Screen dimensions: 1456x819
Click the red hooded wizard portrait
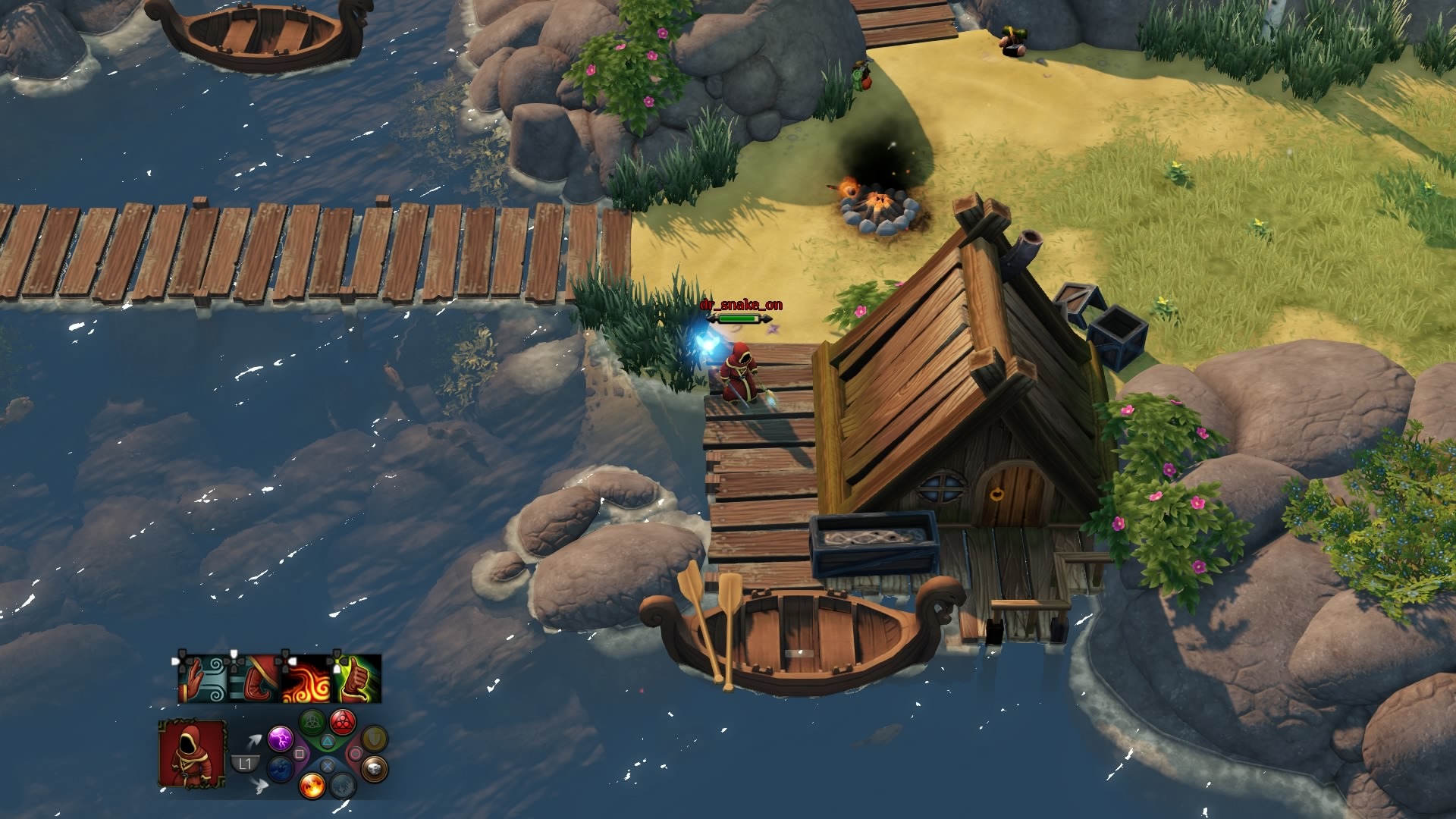pyautogui.click(x=193, y=753)
